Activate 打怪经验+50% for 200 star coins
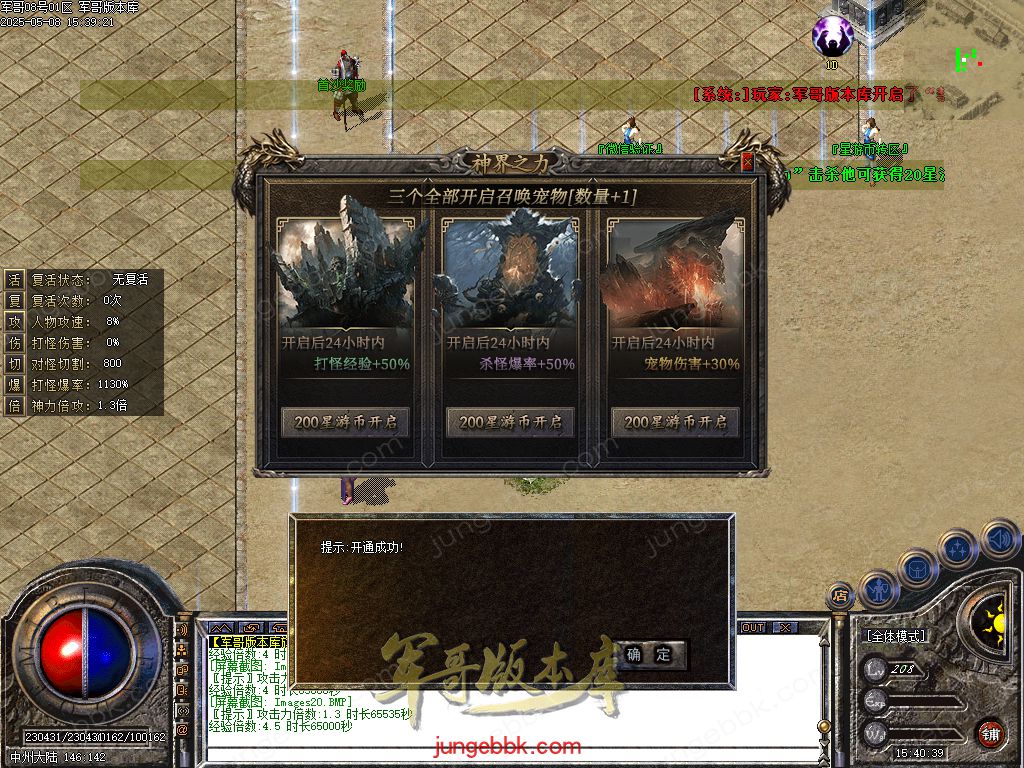The height and width of the screenshot is (768, 1024). pyautogui.click(x=346, y=422)
